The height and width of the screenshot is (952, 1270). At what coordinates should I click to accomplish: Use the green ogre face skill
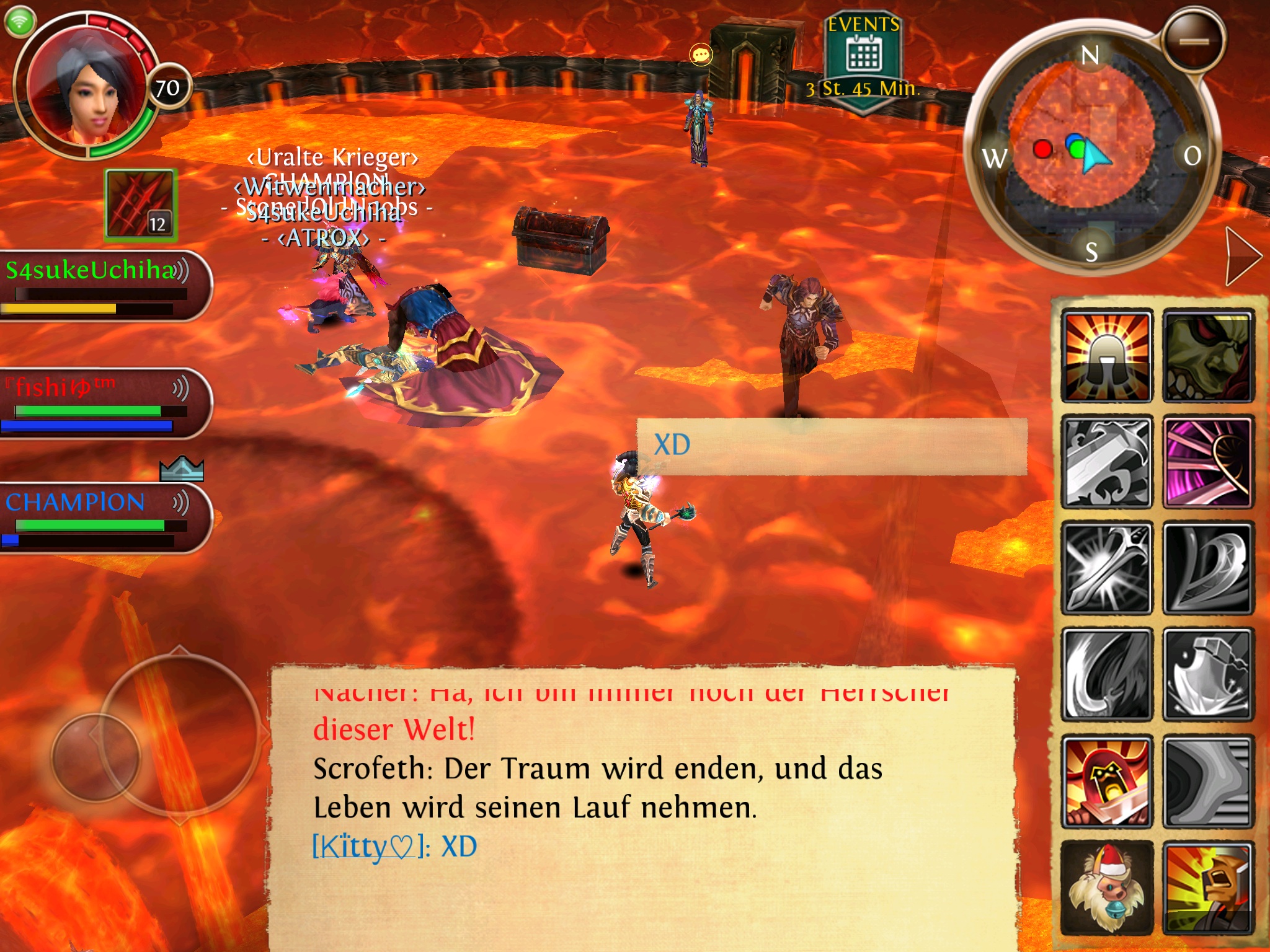(x=1207, y=356)
